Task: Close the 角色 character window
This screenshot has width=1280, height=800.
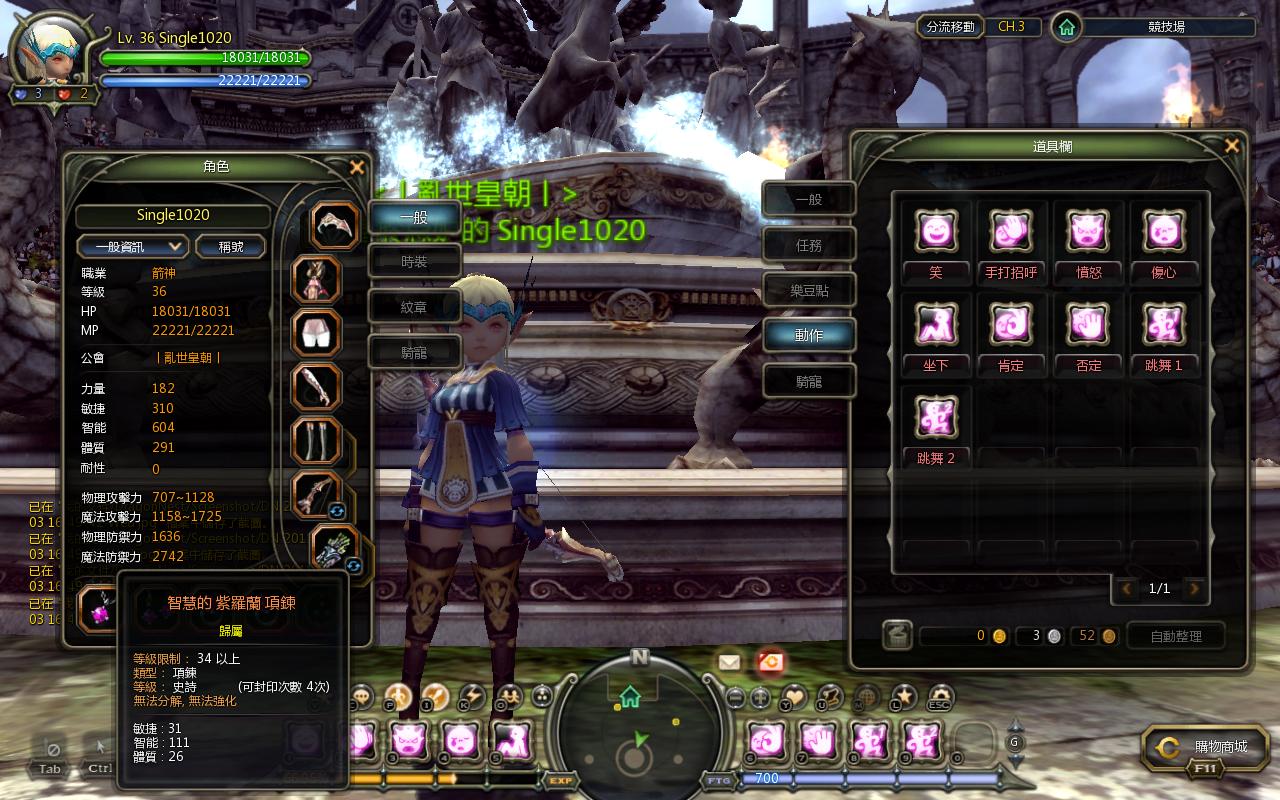Action: [x=357, y=168]
